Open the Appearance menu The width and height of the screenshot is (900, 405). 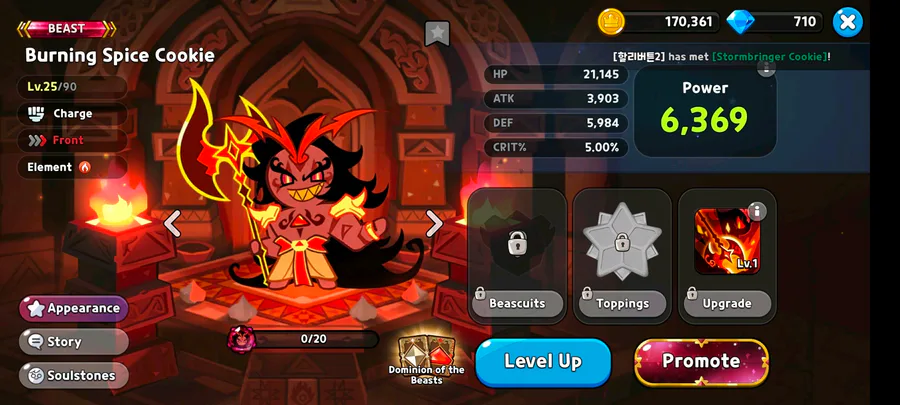(x=74, y=308)
